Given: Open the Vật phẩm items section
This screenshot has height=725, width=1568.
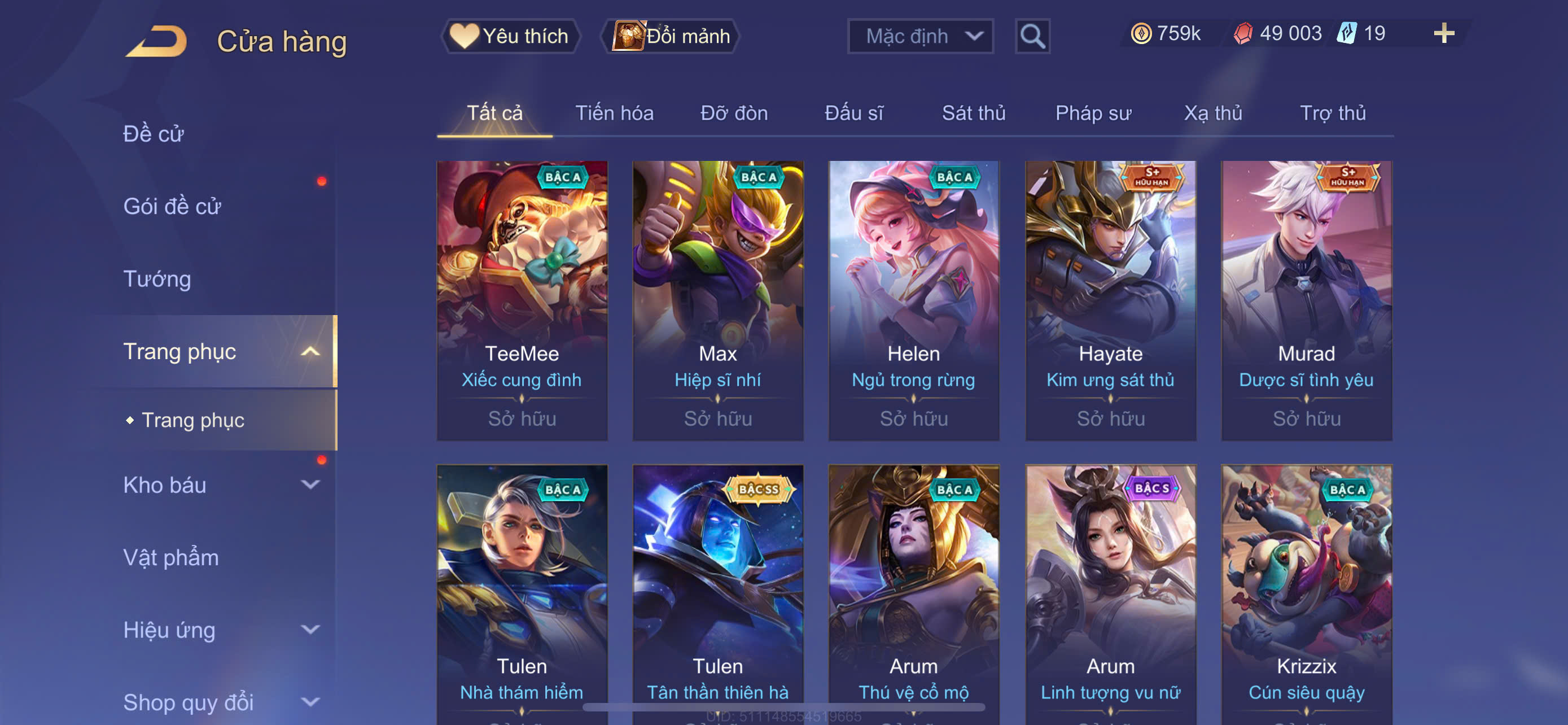Looking at the screenshot, I should tap(171, 558).
